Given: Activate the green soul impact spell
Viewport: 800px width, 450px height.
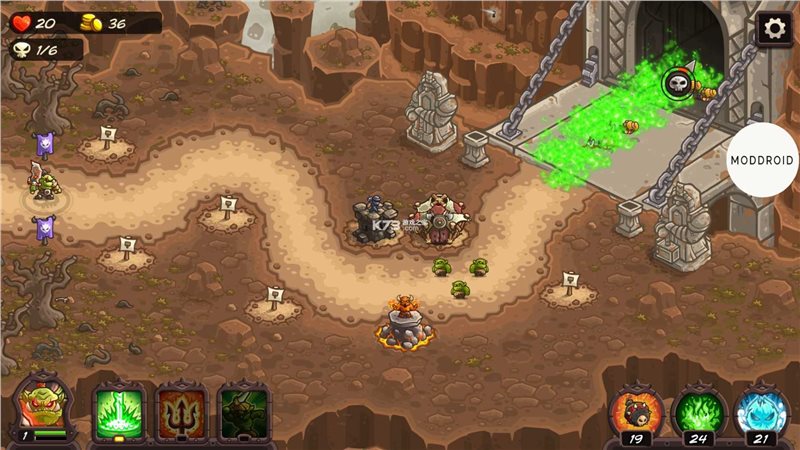Looking at the screenshot, I should tap(119, 410).
